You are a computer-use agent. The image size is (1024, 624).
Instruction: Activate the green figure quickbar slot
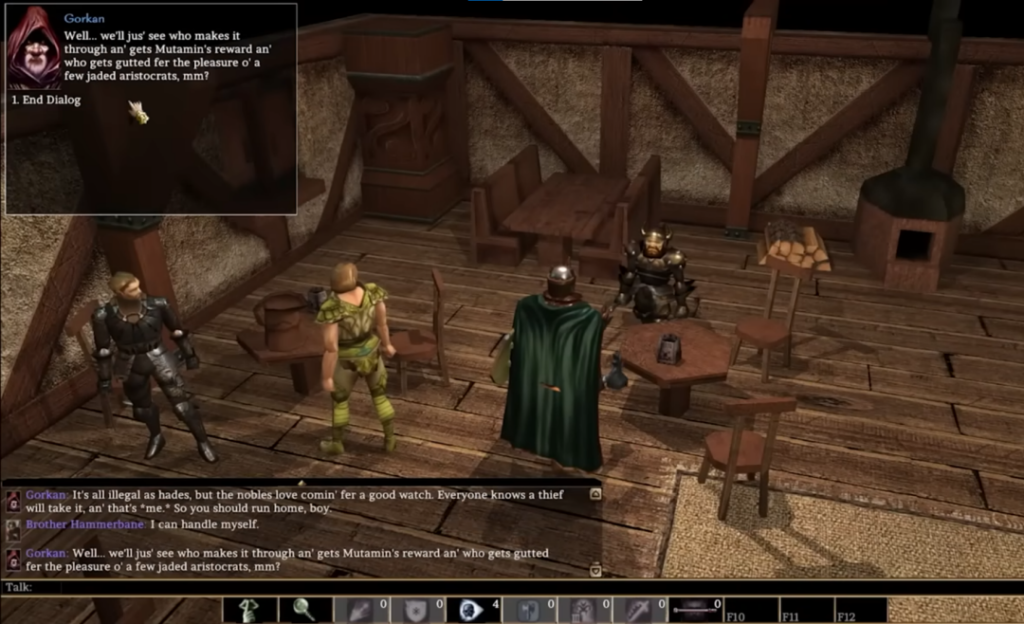point(248,609)
